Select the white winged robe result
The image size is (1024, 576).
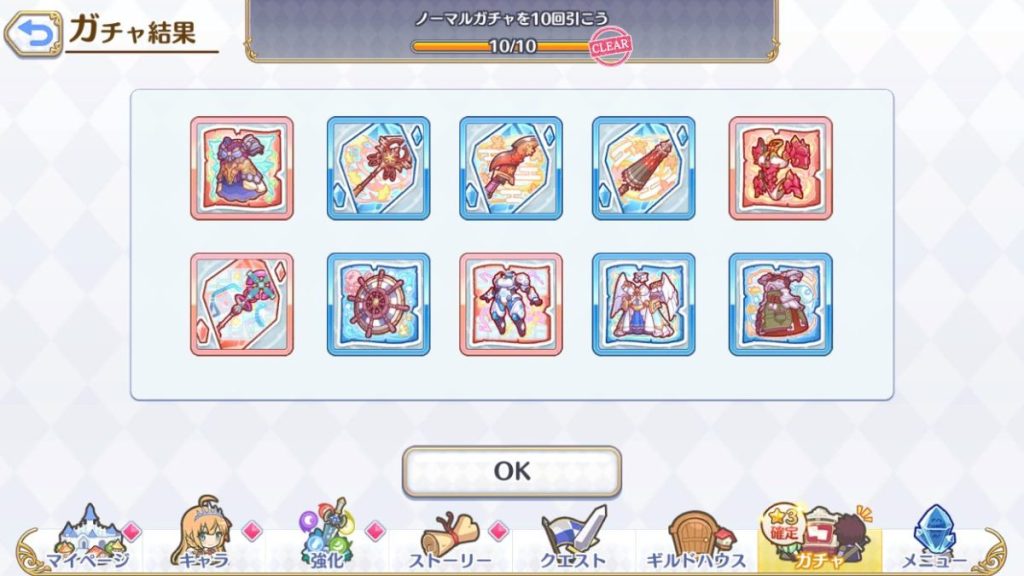pyautogui.click(x=643, y=304)
